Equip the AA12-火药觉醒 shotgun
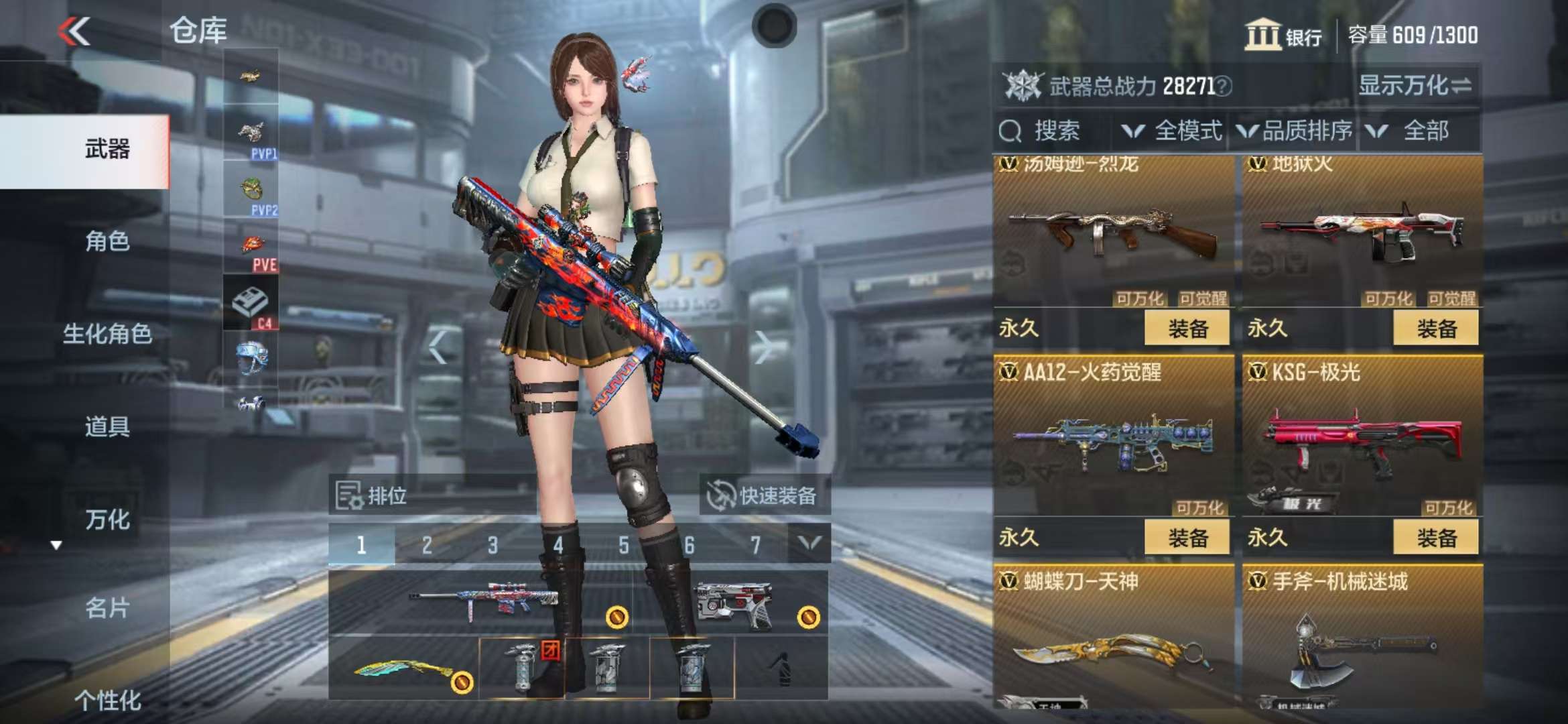 click(1187, 538)
